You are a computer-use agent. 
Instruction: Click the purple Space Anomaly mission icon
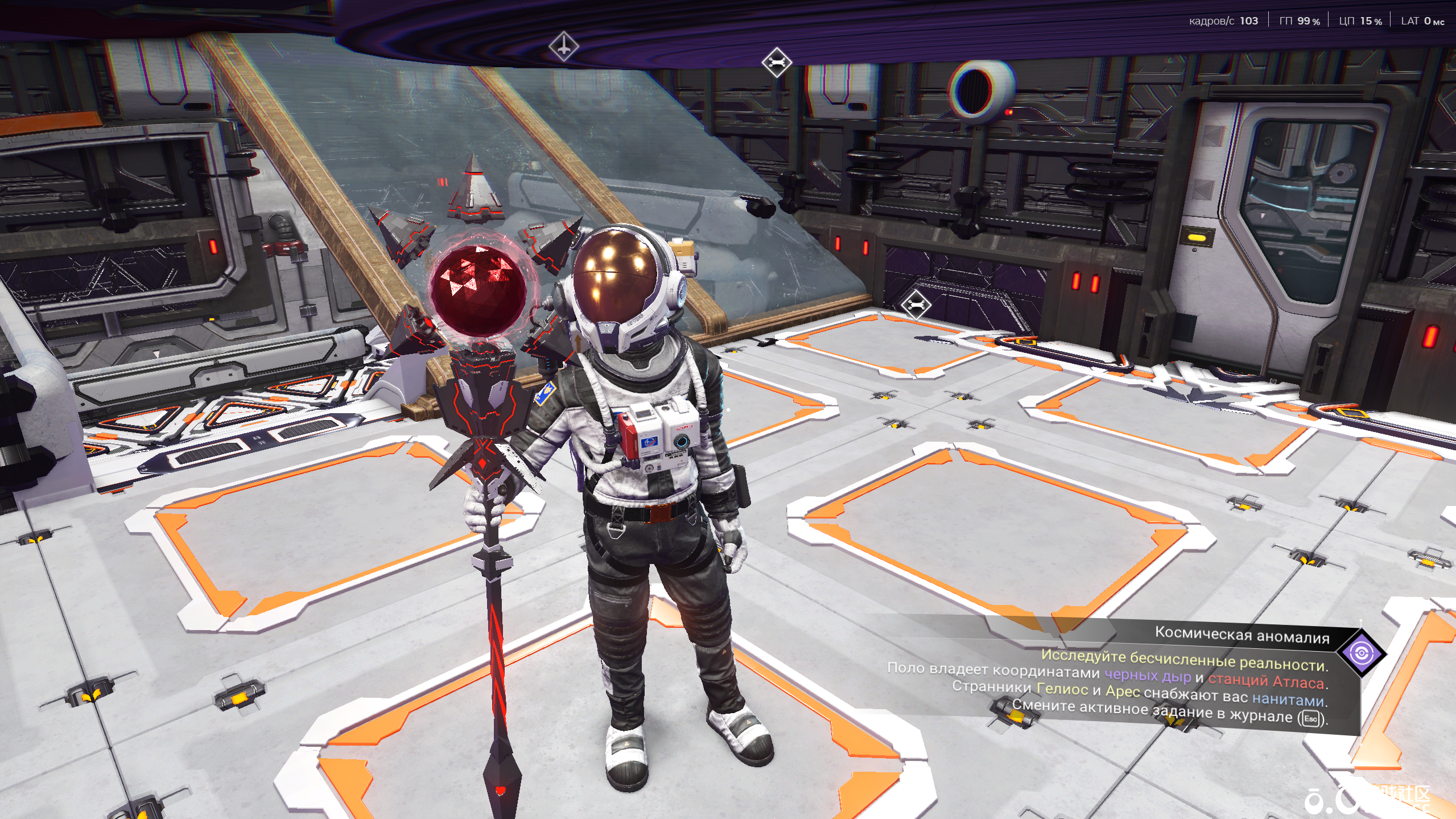(x=1361, y=653)
